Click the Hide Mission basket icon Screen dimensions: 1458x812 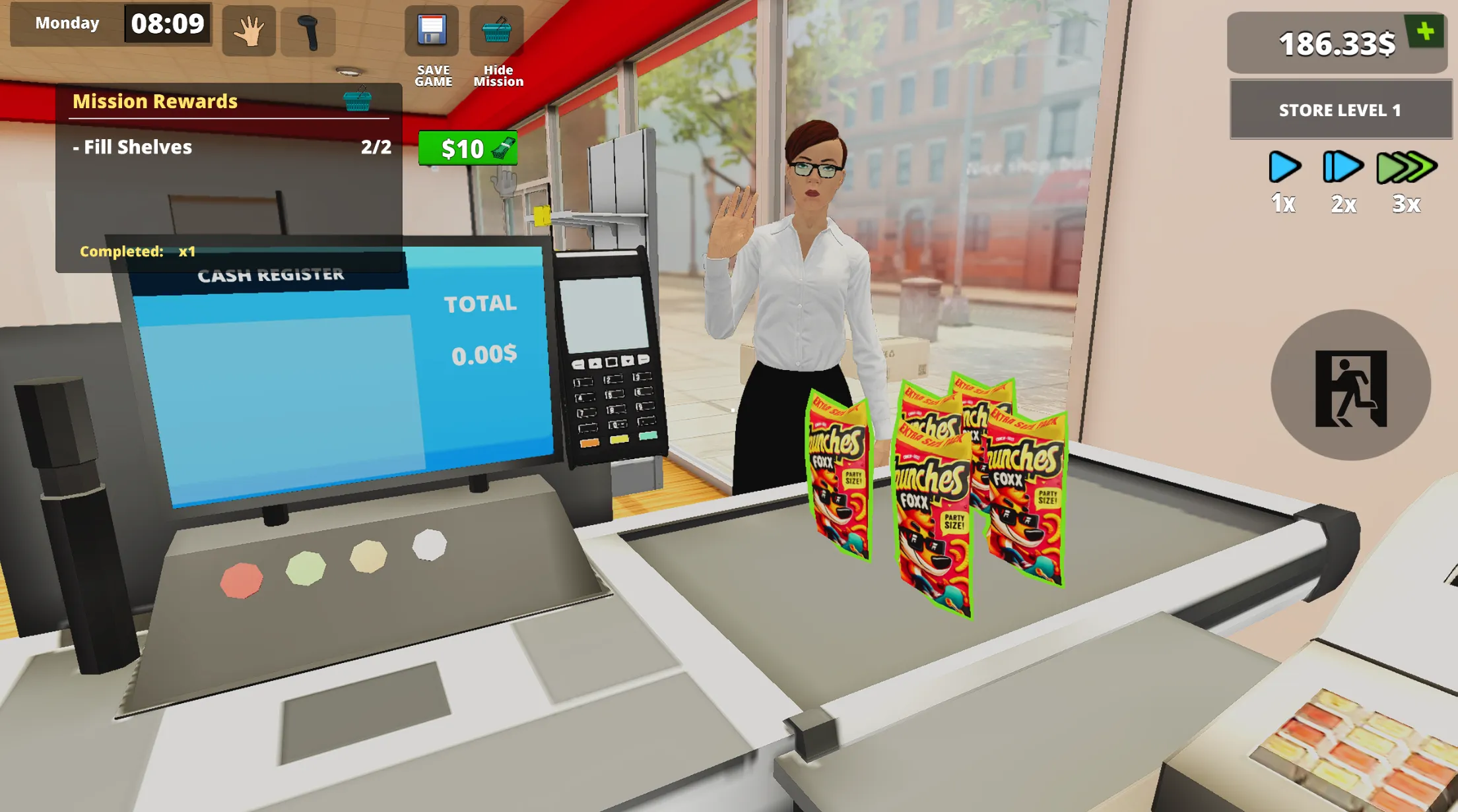pyautogui.click(x=498, y=29)
